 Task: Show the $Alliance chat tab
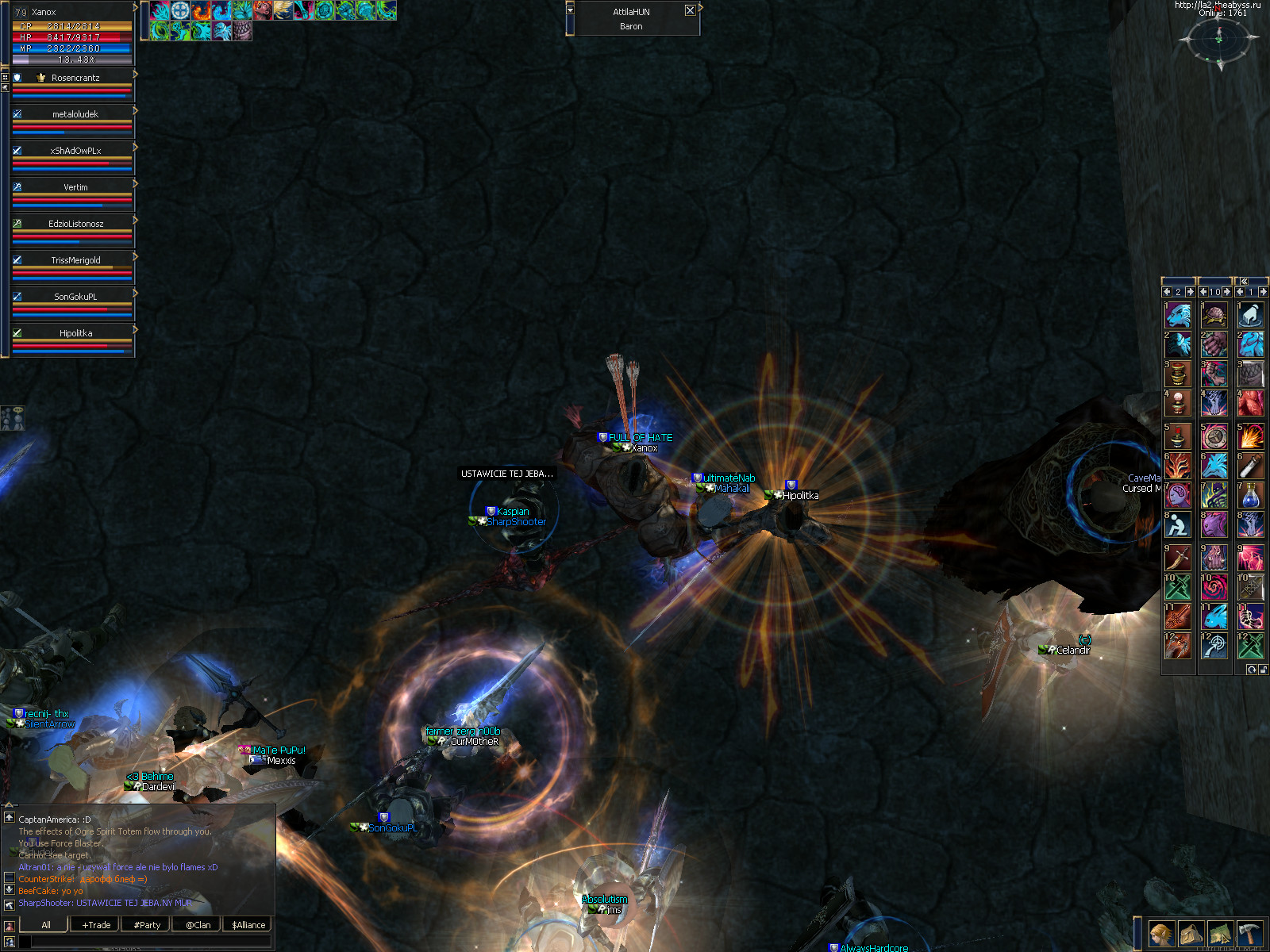pos(248,925)
